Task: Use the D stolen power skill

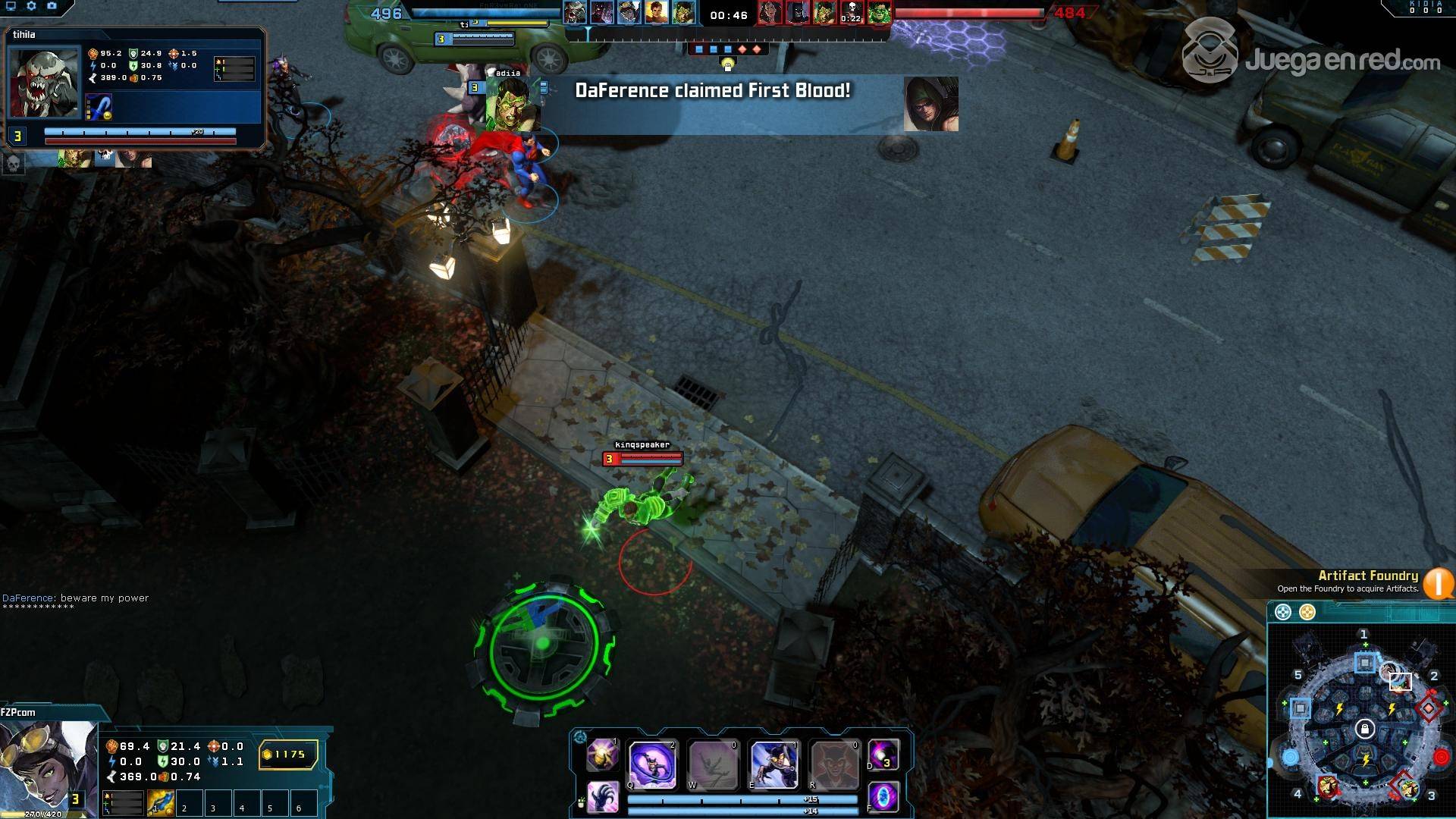Action: point(883,755)
